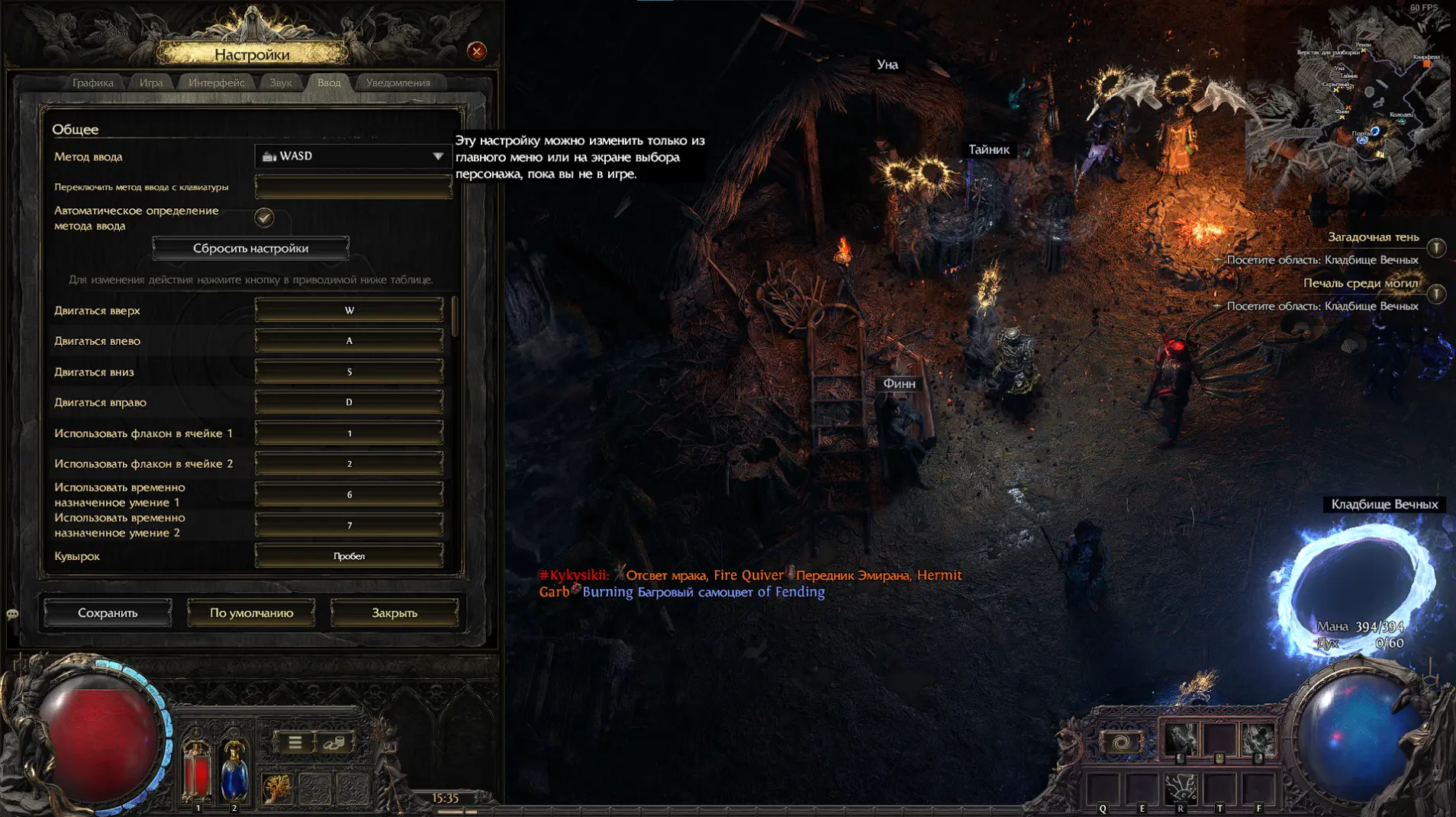Open the Уведомления tab
Image resolution: width=1456 pixels, height=817 pixels.
[x=398, y=82]
